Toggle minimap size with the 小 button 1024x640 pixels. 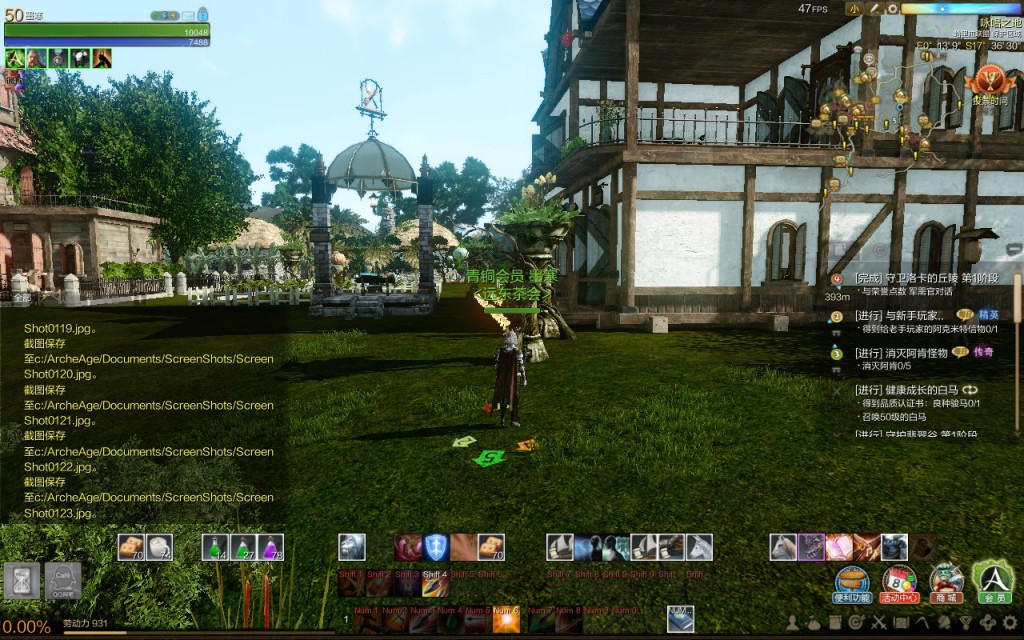[x=853, y=9]
